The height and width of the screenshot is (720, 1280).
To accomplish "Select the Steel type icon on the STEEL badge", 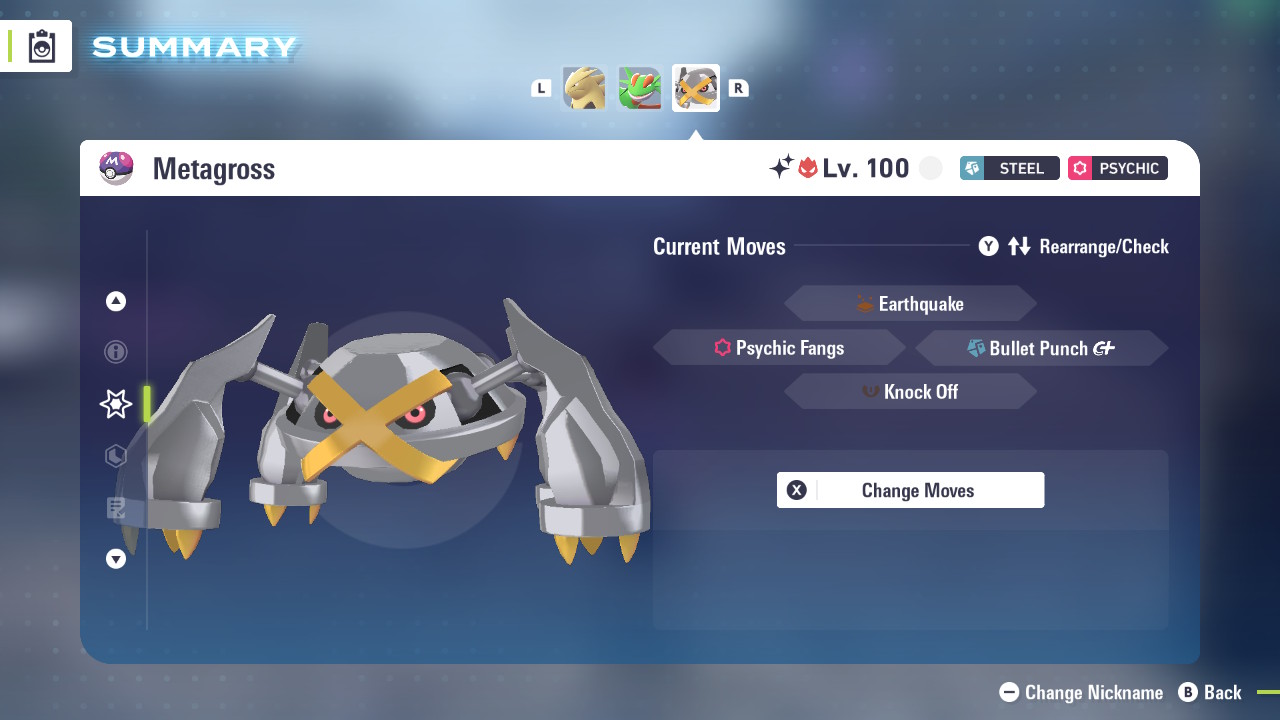I will point(974,168).
